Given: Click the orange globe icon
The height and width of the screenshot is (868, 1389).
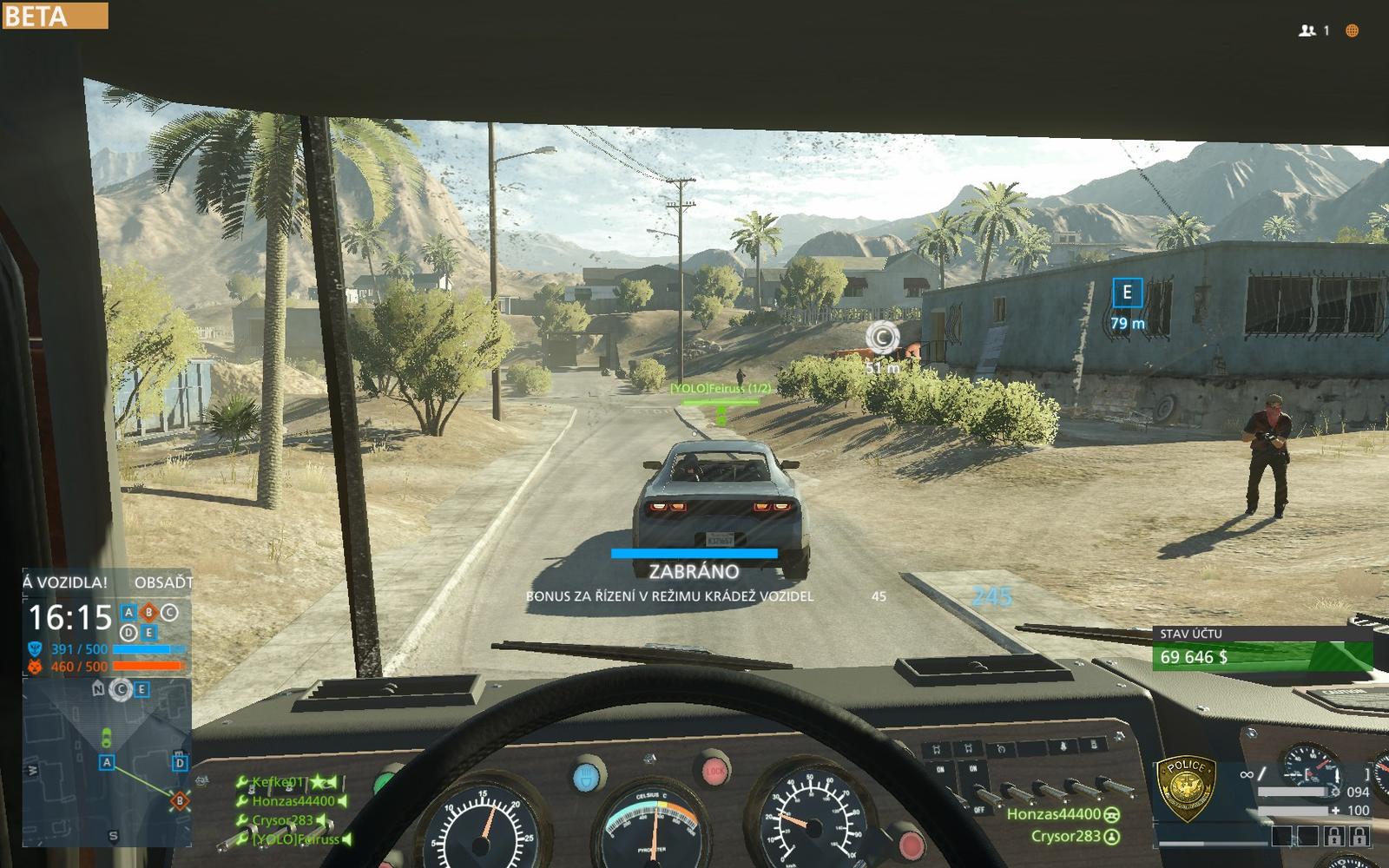Looking at the screenshot, I should point(1352,30).
